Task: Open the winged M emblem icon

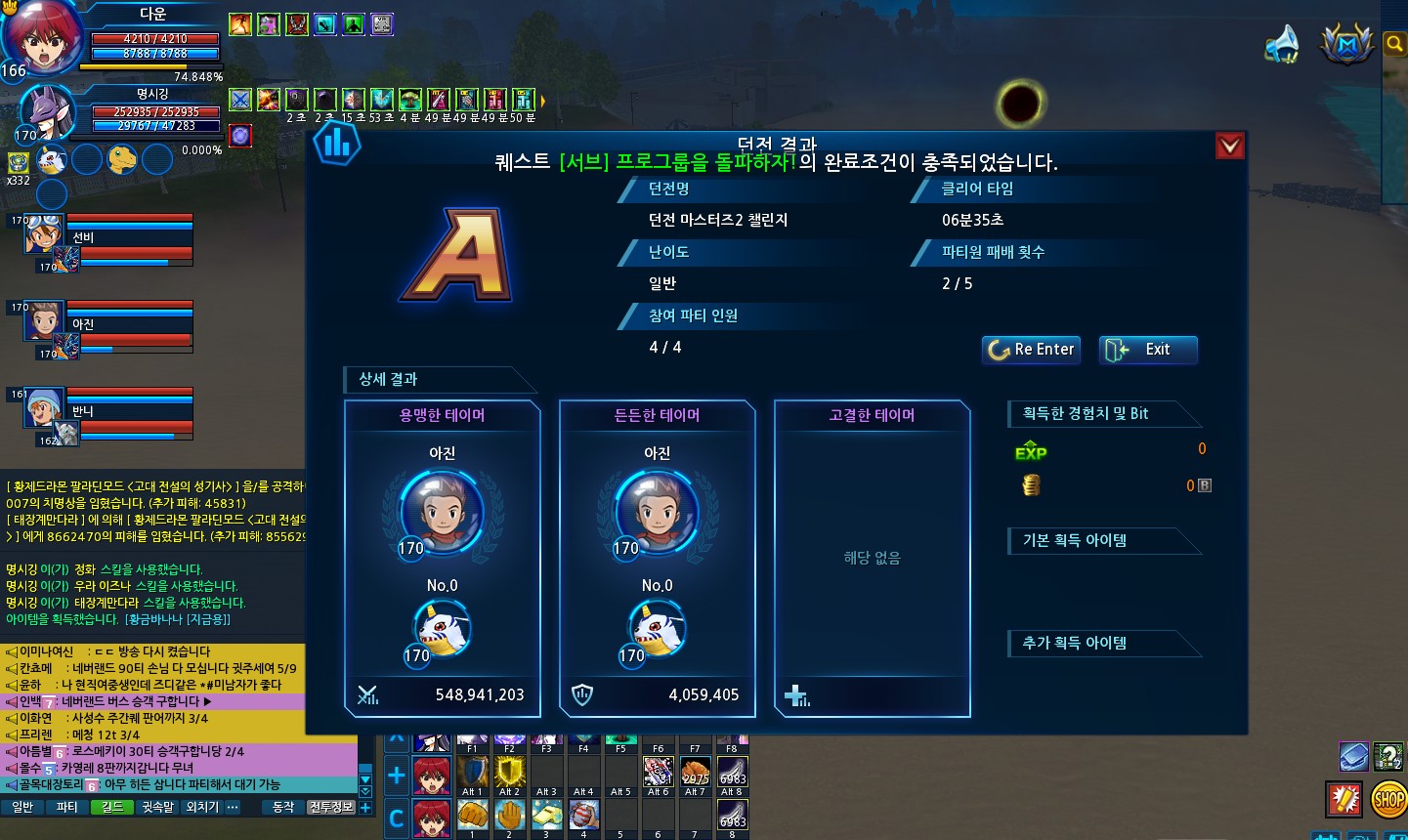Action: tap(1346, 44)
